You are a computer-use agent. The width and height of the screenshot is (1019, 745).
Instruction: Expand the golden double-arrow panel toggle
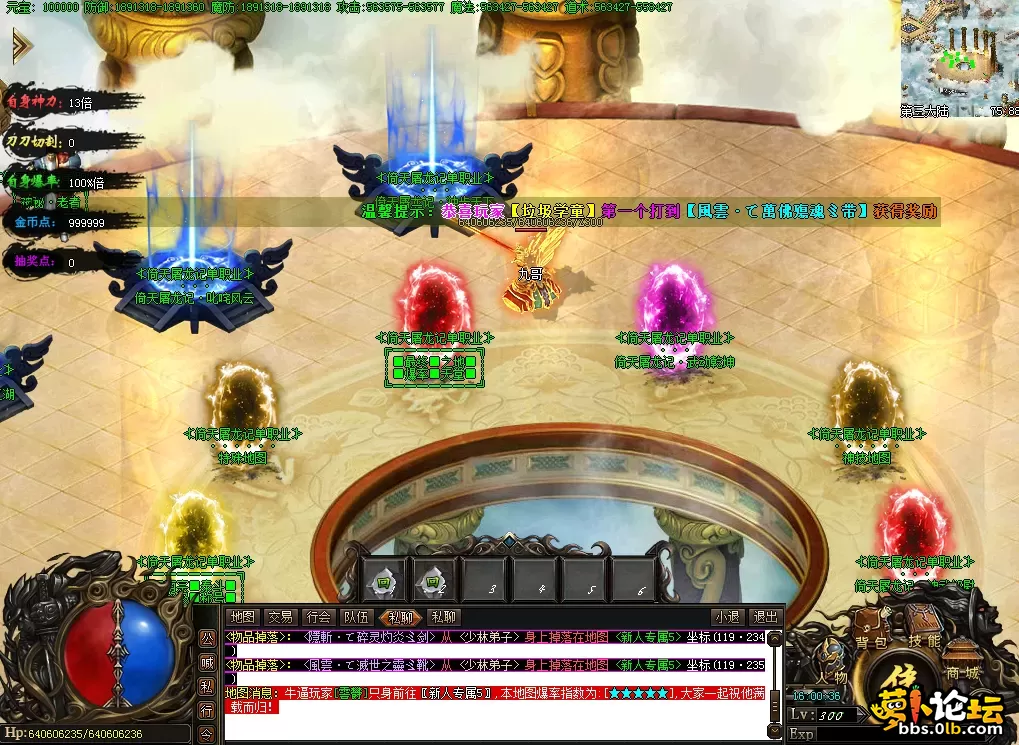(x=21, y=46)
